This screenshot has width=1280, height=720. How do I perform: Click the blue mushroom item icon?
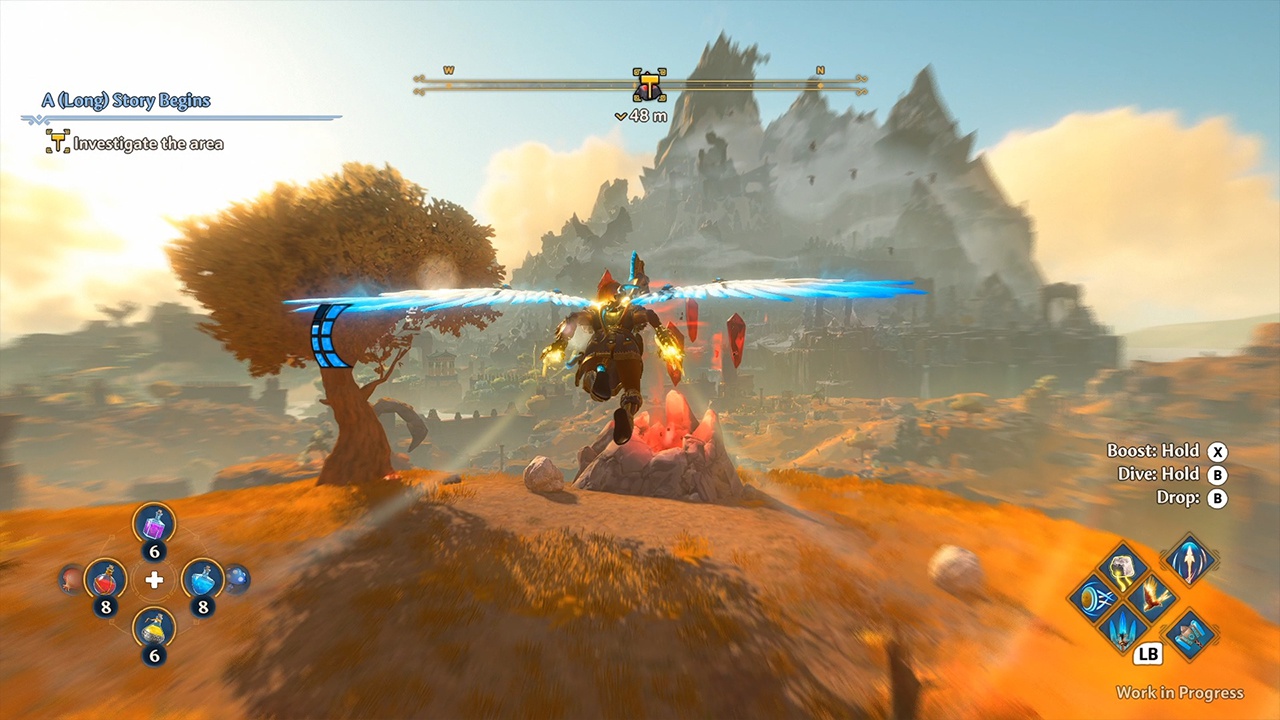point(237,578)
